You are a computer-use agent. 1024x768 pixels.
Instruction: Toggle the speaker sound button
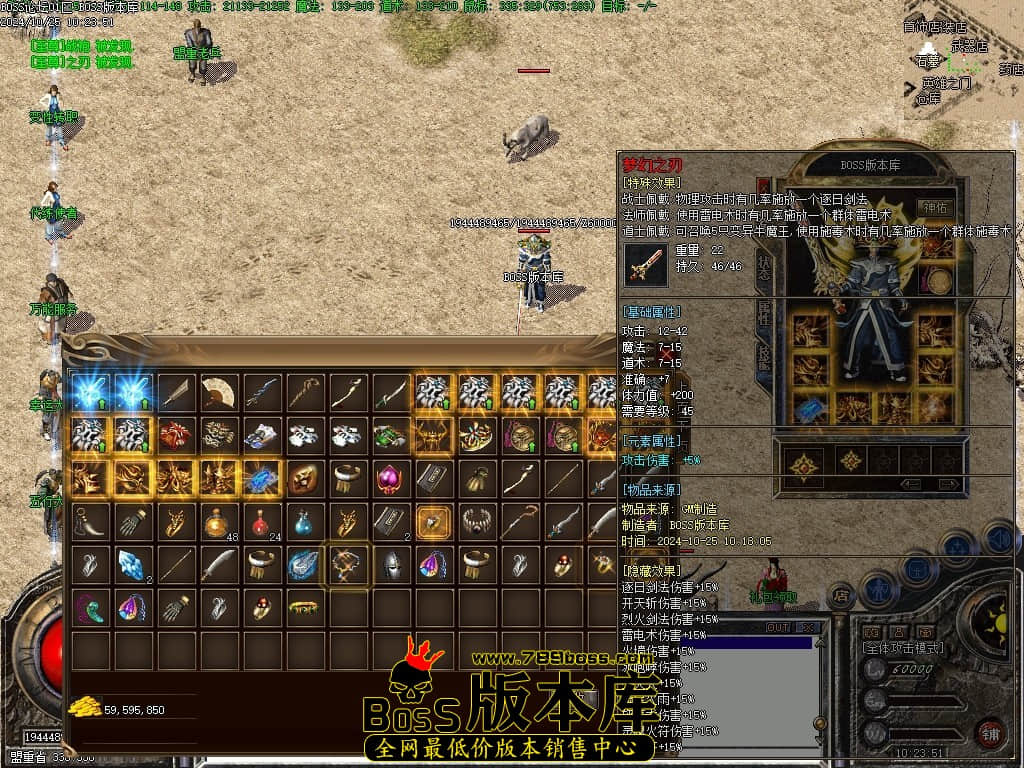(x=999, y=540)
